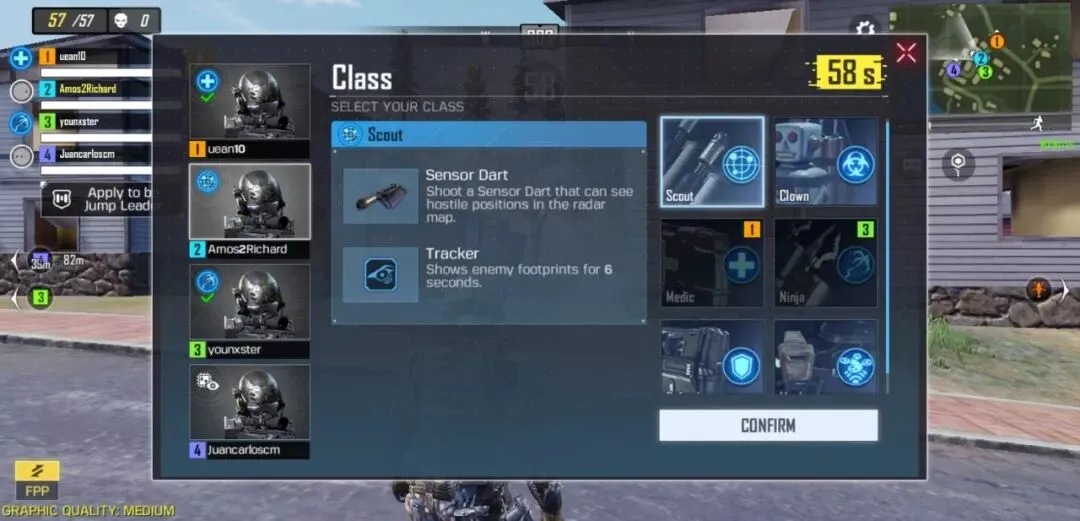The width and height of the screenshot is (1080, 521).
Task: Choose the Clown class tile
Action: pyautogui.click(x=826, y=162)
